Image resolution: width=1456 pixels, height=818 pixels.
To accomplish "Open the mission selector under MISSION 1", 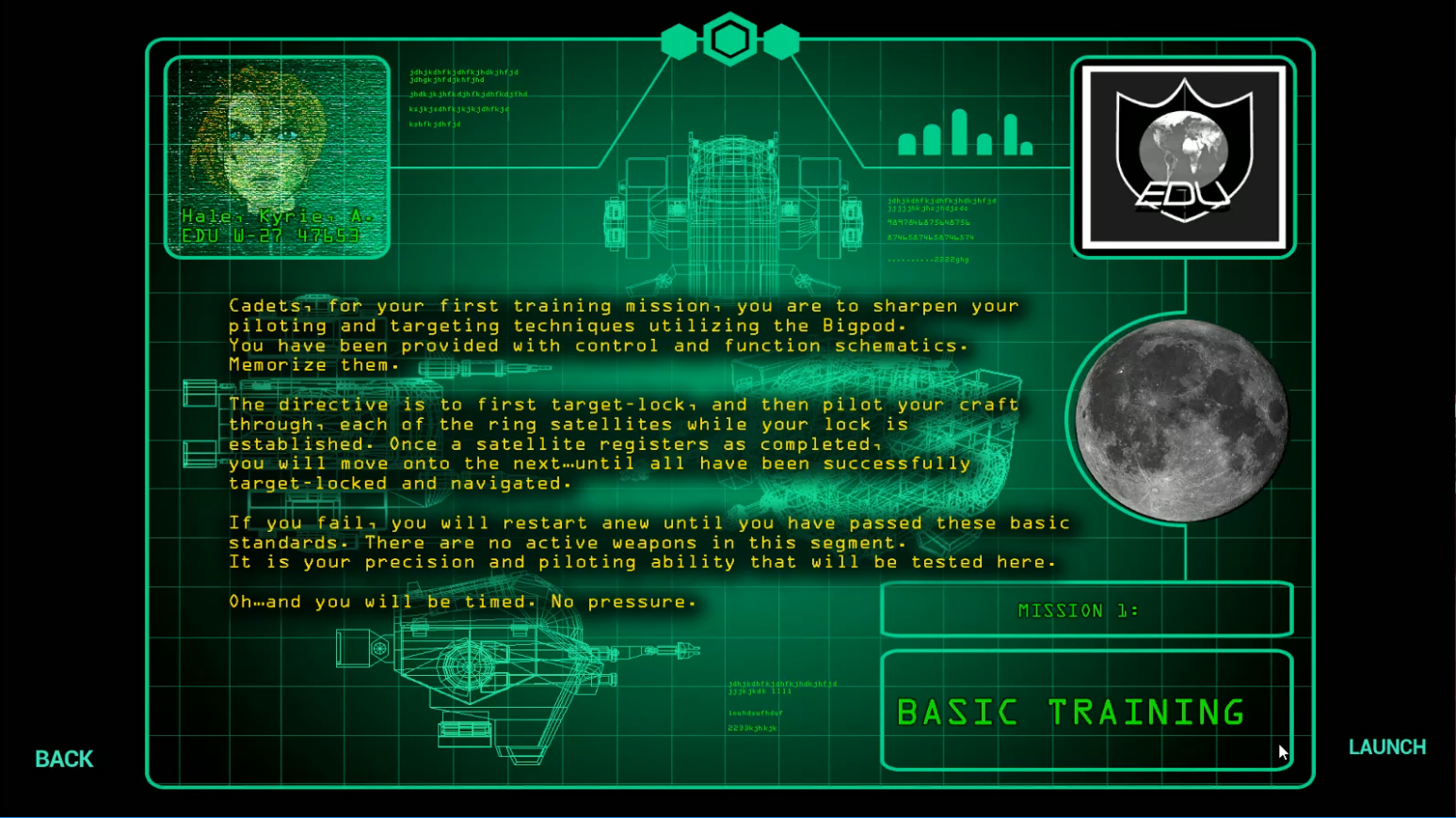I will [x=1086, y=609].
